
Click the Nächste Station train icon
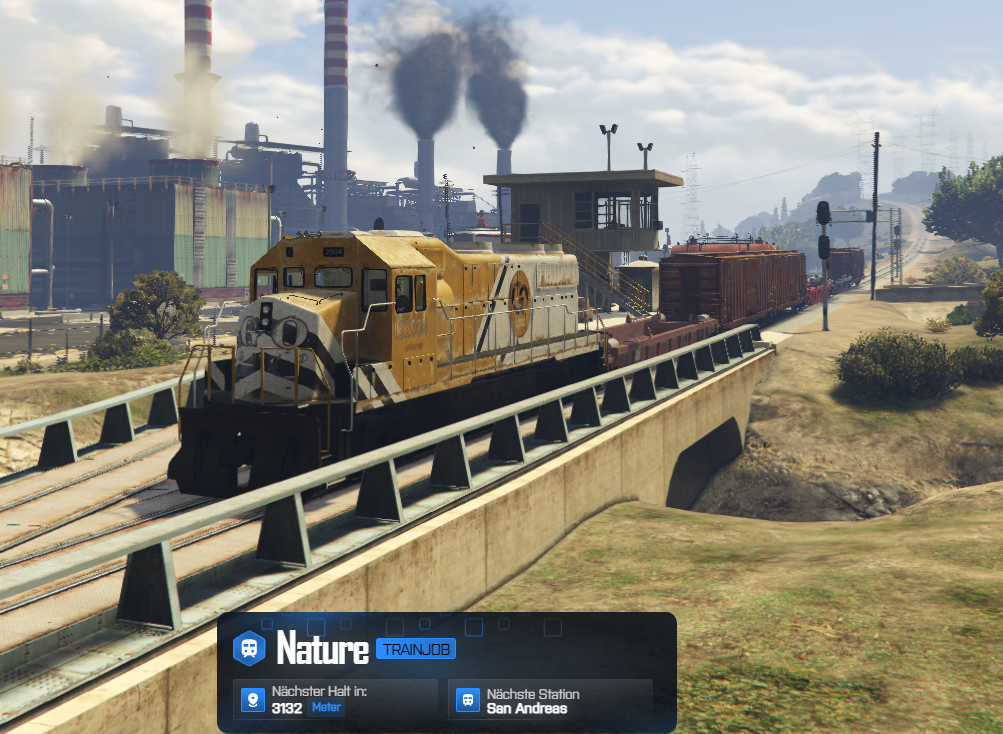(x=467, y=700)
